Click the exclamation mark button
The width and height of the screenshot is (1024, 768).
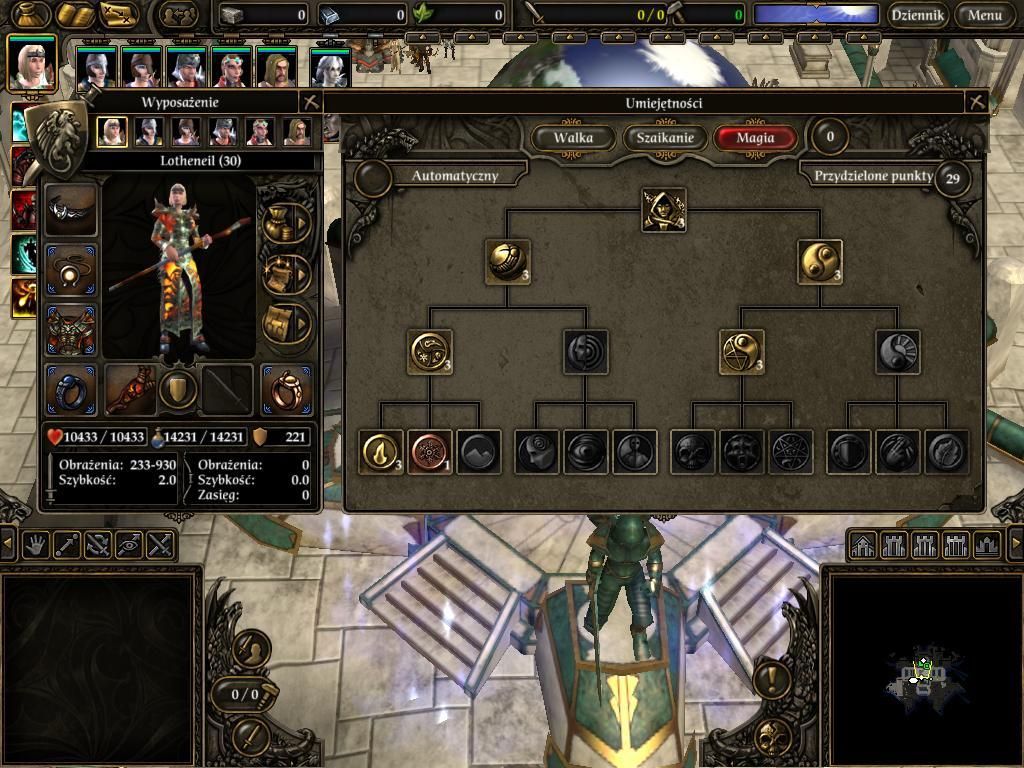(771, 680)
